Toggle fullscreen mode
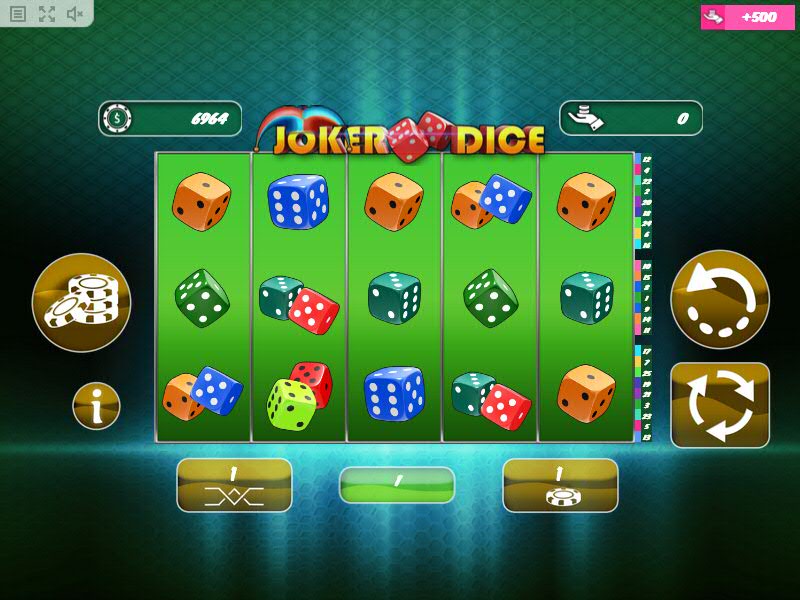The image size is (800, 600). click(47, 14)
